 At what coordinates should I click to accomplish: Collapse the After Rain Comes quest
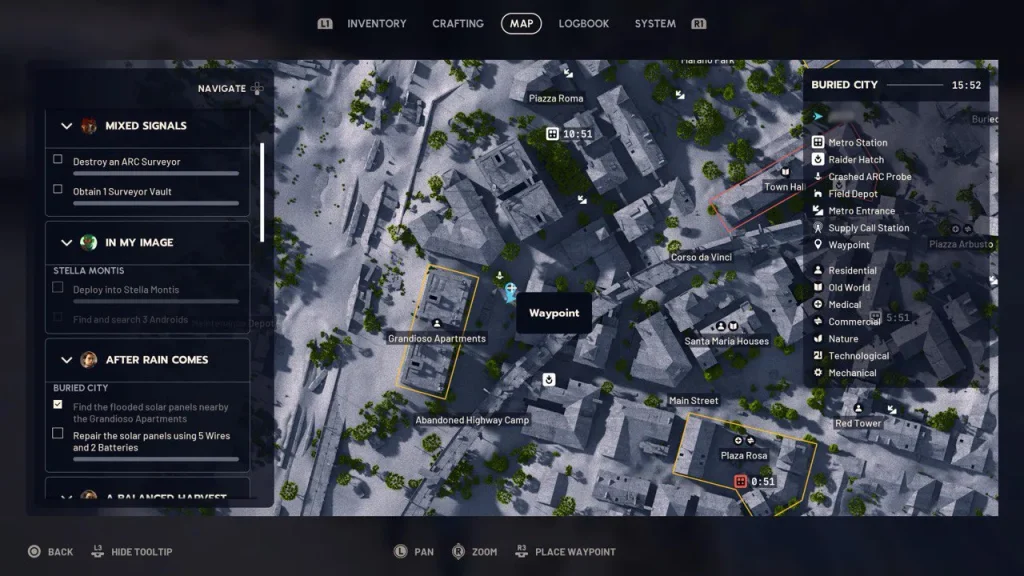pyautogui.click(x=67, y=360)
